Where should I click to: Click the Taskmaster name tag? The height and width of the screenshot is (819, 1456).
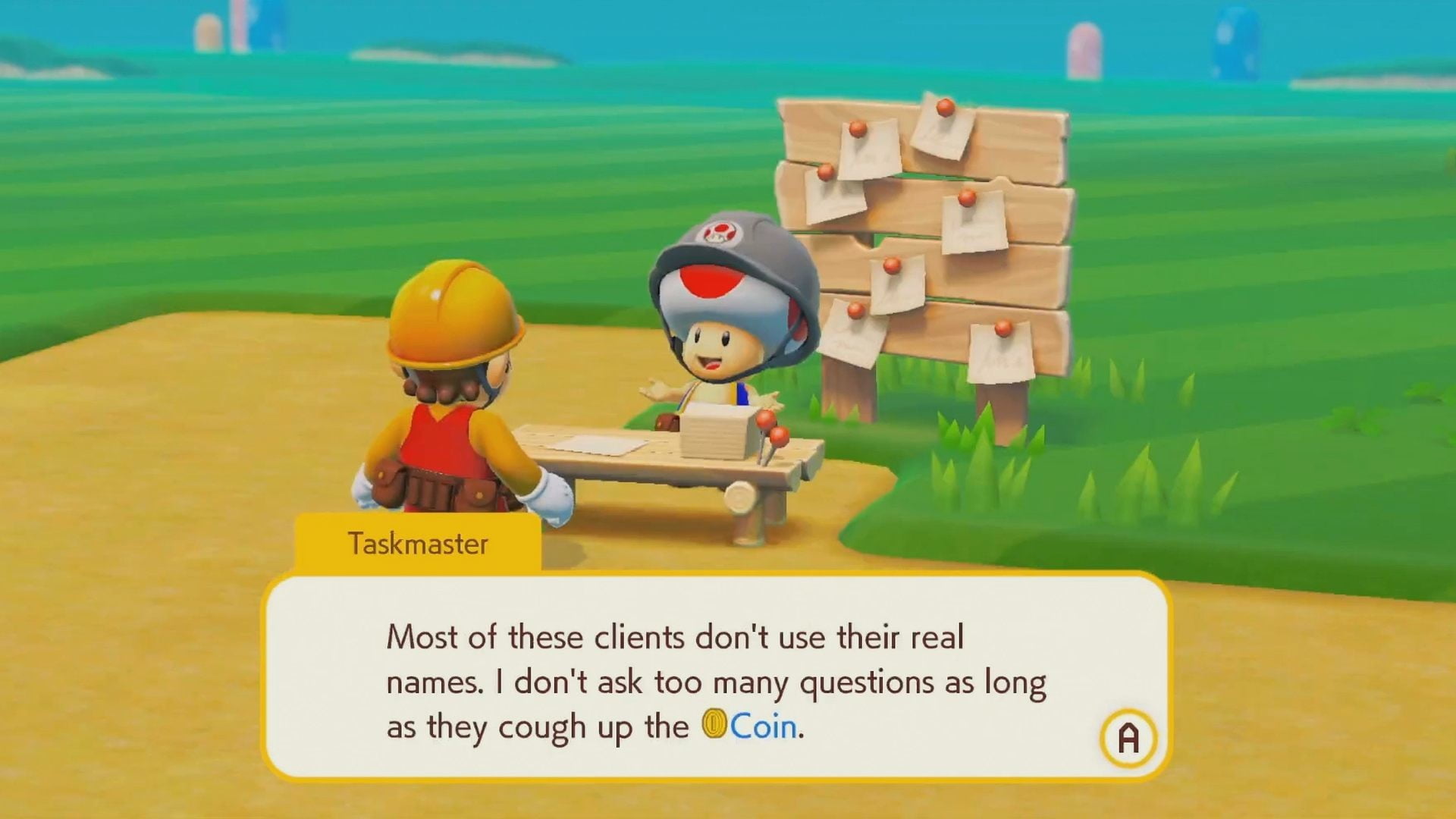coord(417,542)
